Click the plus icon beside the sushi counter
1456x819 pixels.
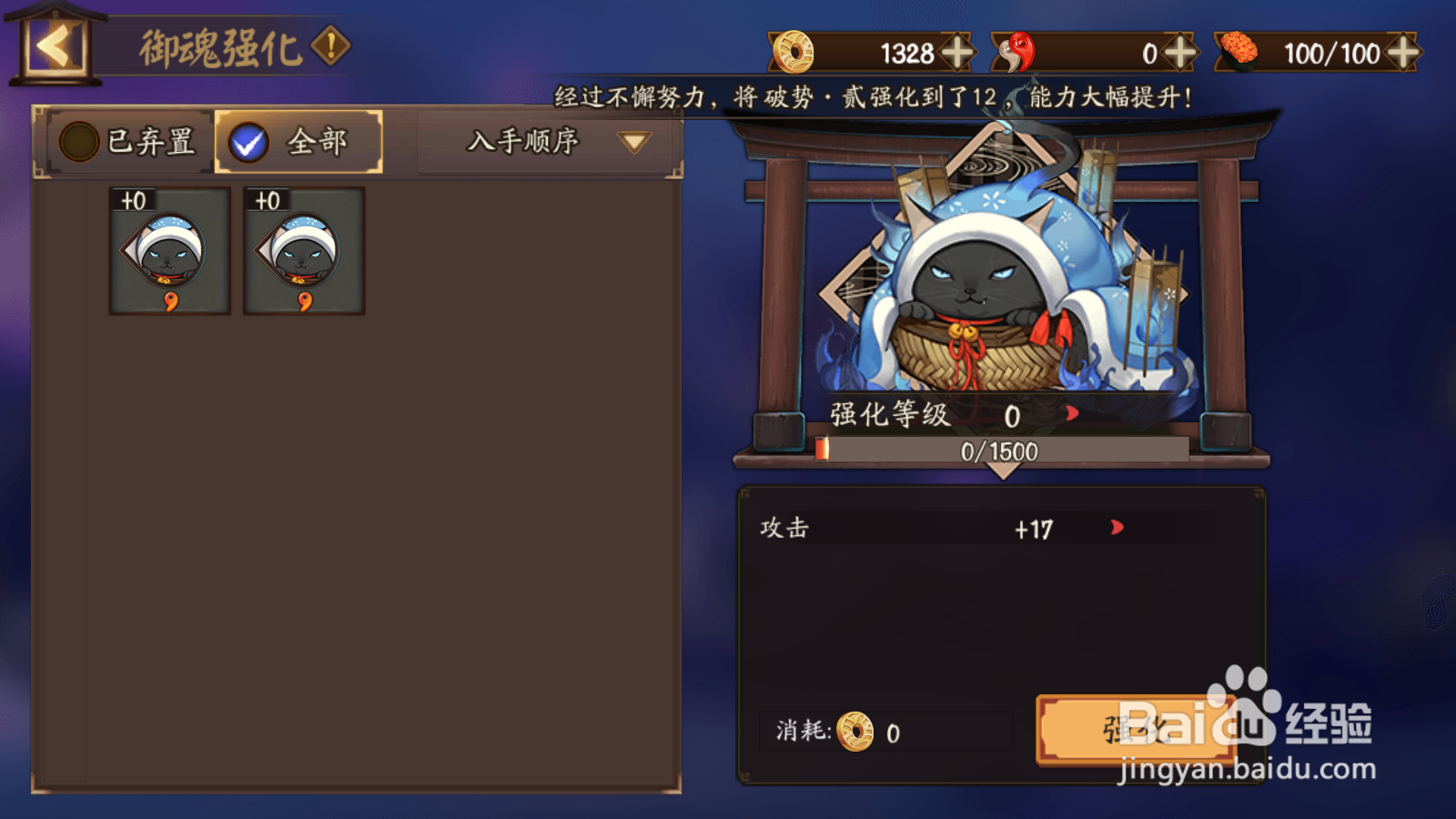1401,53
